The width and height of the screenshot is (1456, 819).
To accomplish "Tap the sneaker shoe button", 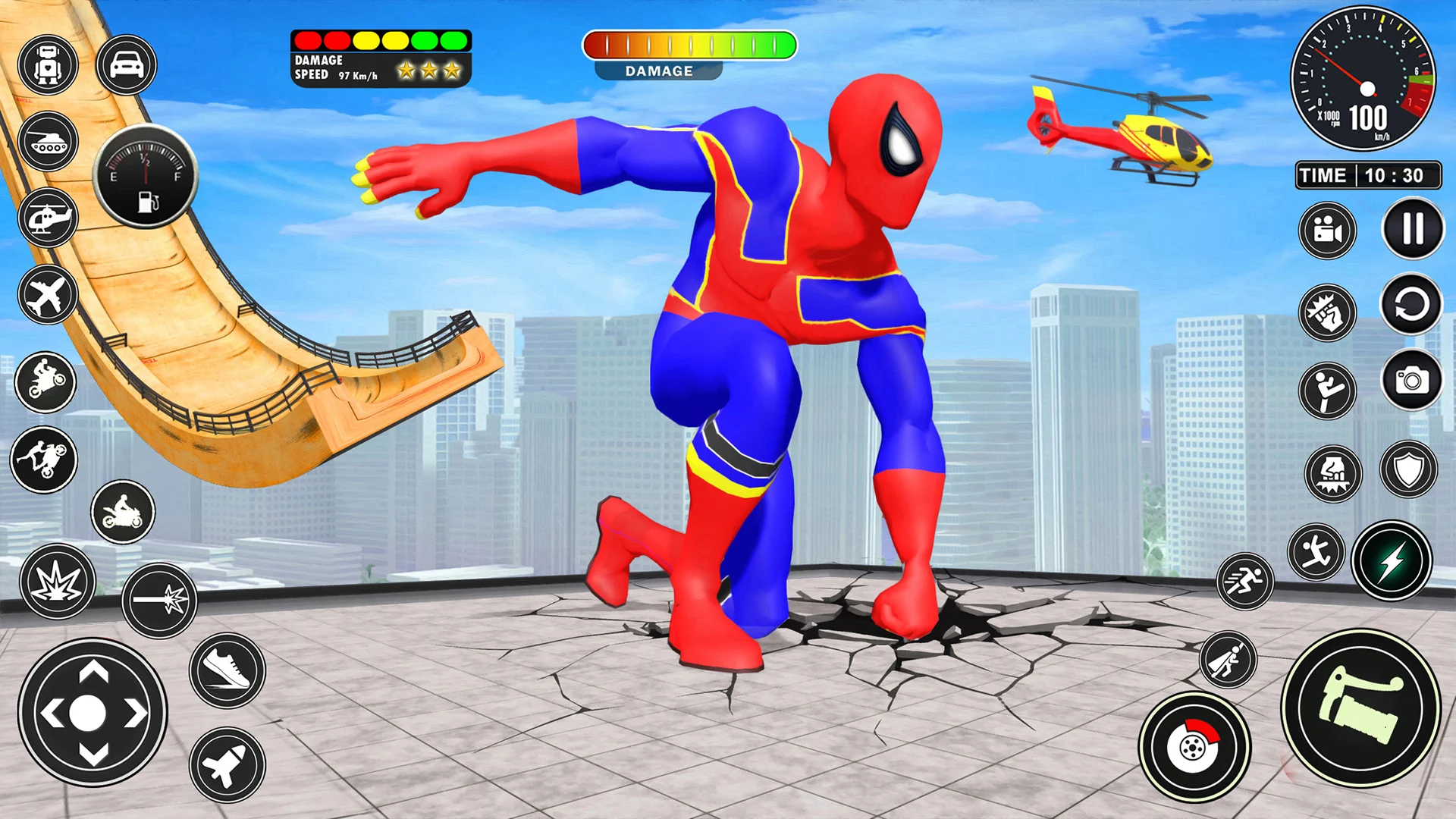I will pos(227,670).
